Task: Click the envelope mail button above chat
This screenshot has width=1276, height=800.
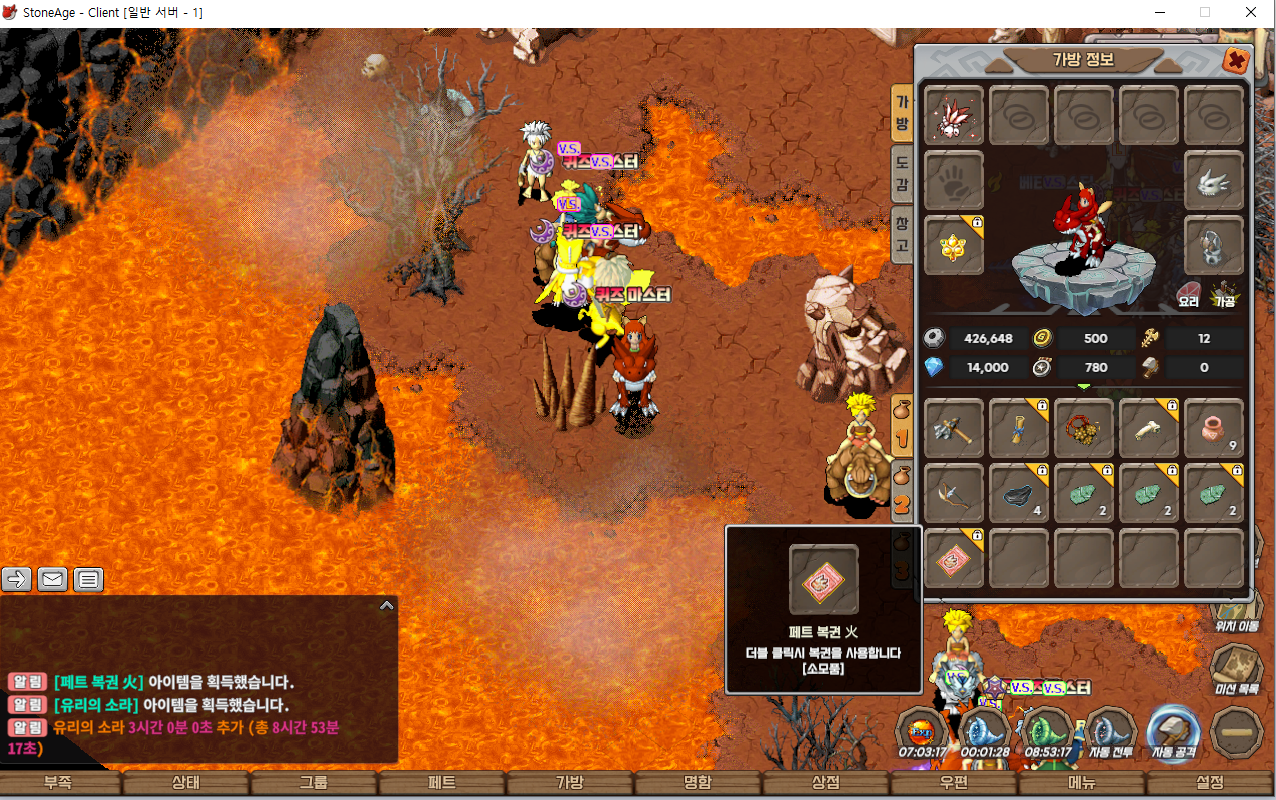Action: [x=53, y=579]
